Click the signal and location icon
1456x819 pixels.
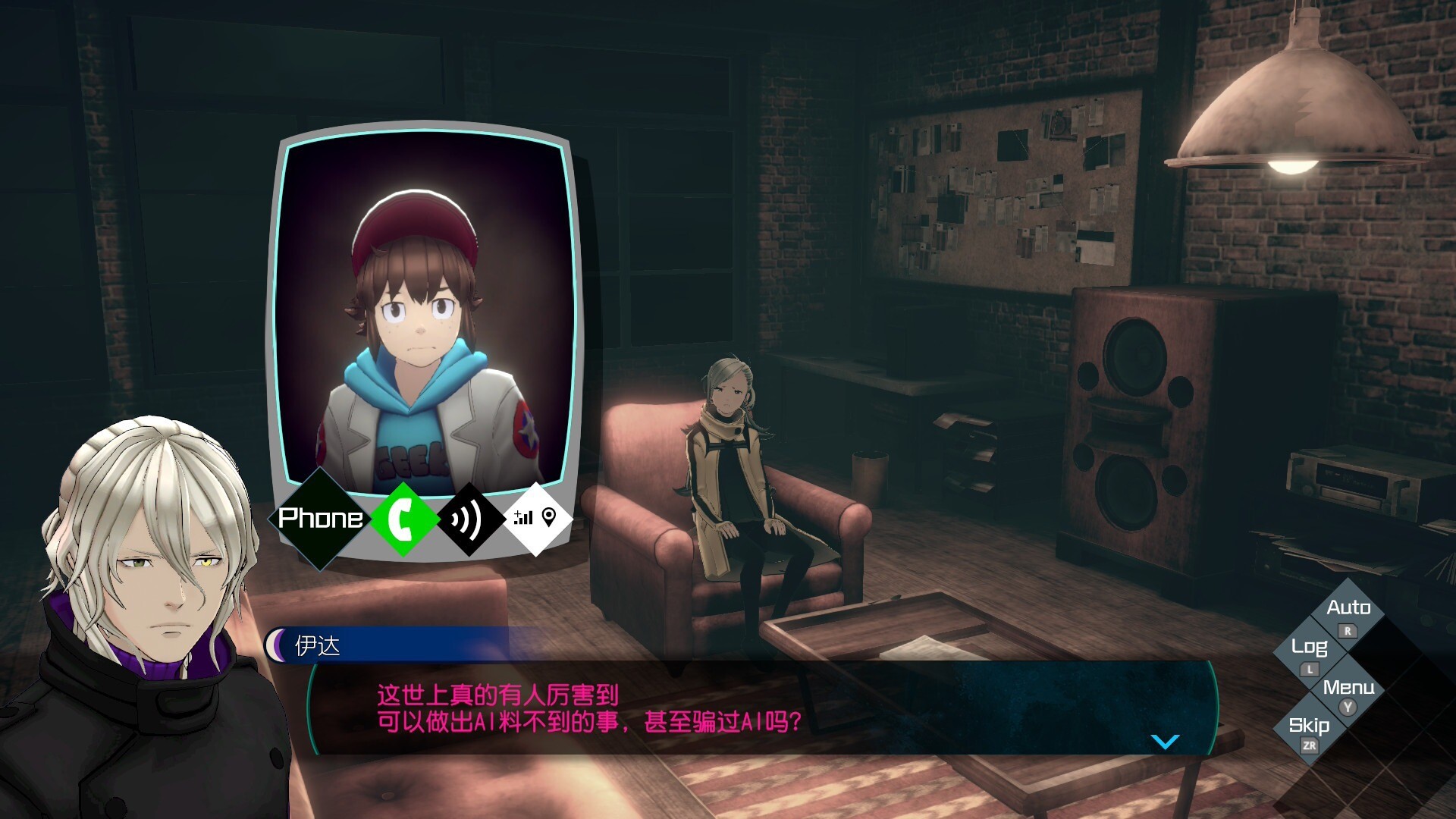coord(535,519)
